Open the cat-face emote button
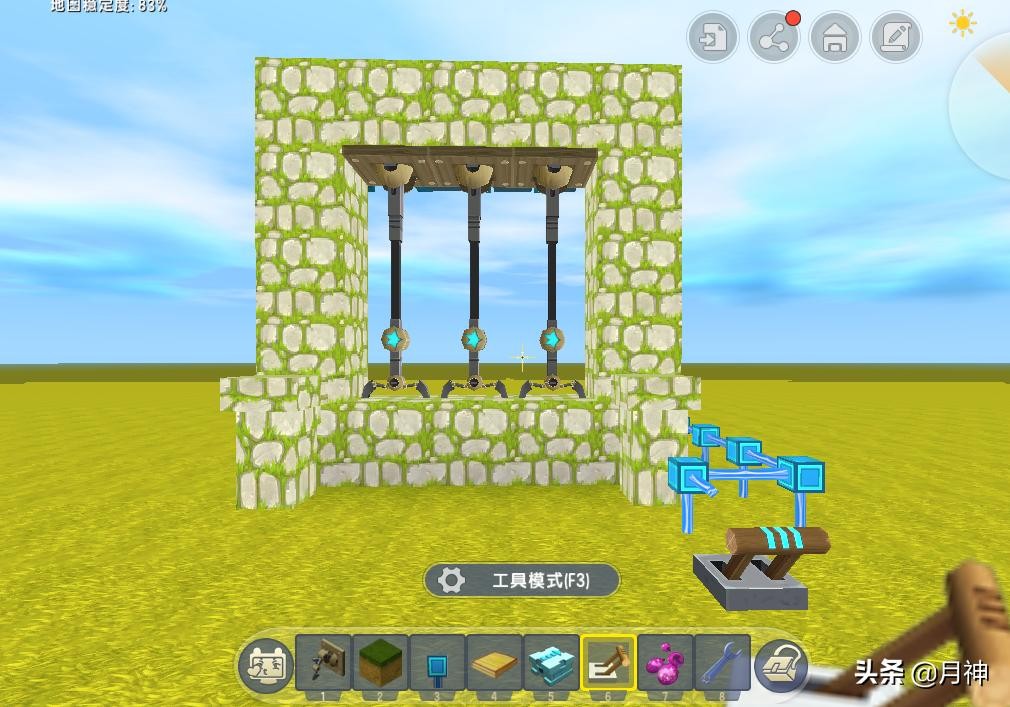Image resolution: width=1010 pixels, height=707 pixels. click(x=265, y=664)
